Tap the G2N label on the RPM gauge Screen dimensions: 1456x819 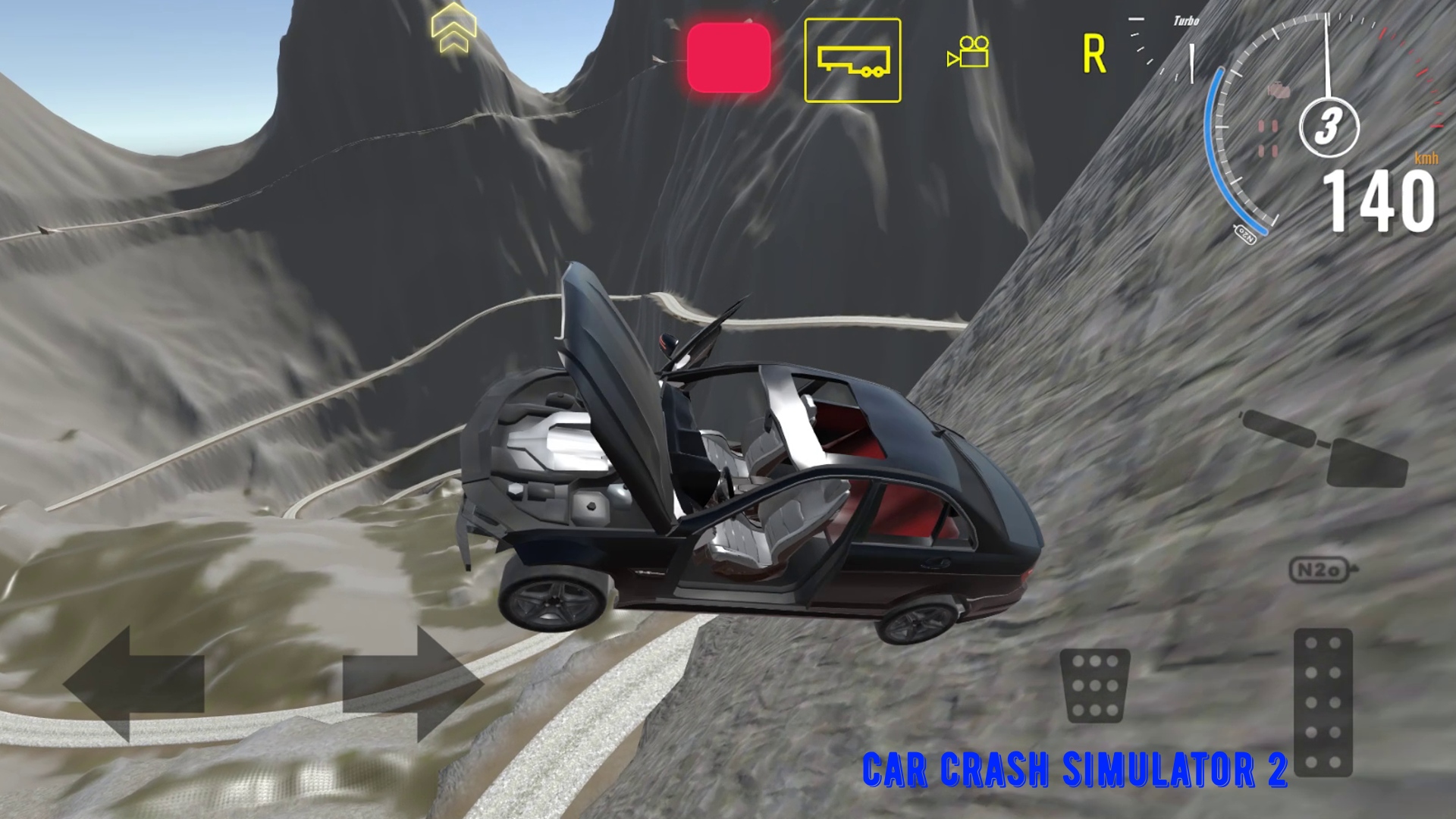point(1246,234)
